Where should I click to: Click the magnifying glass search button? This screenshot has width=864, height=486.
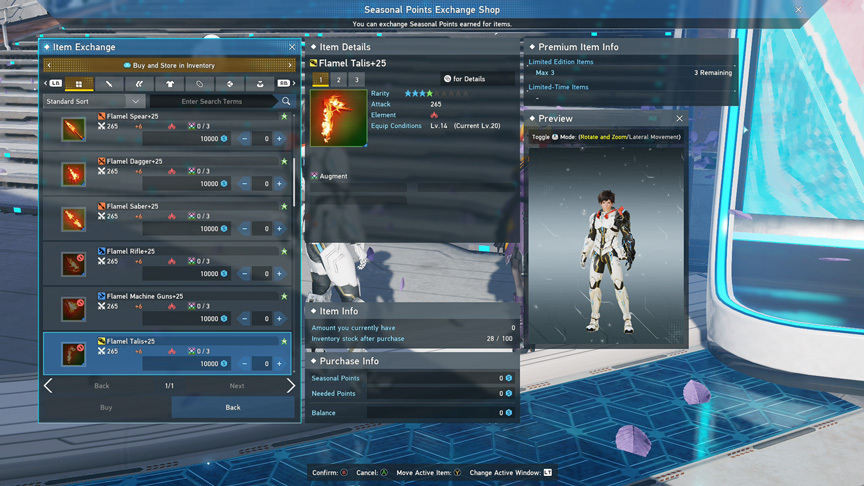point(286,101)
